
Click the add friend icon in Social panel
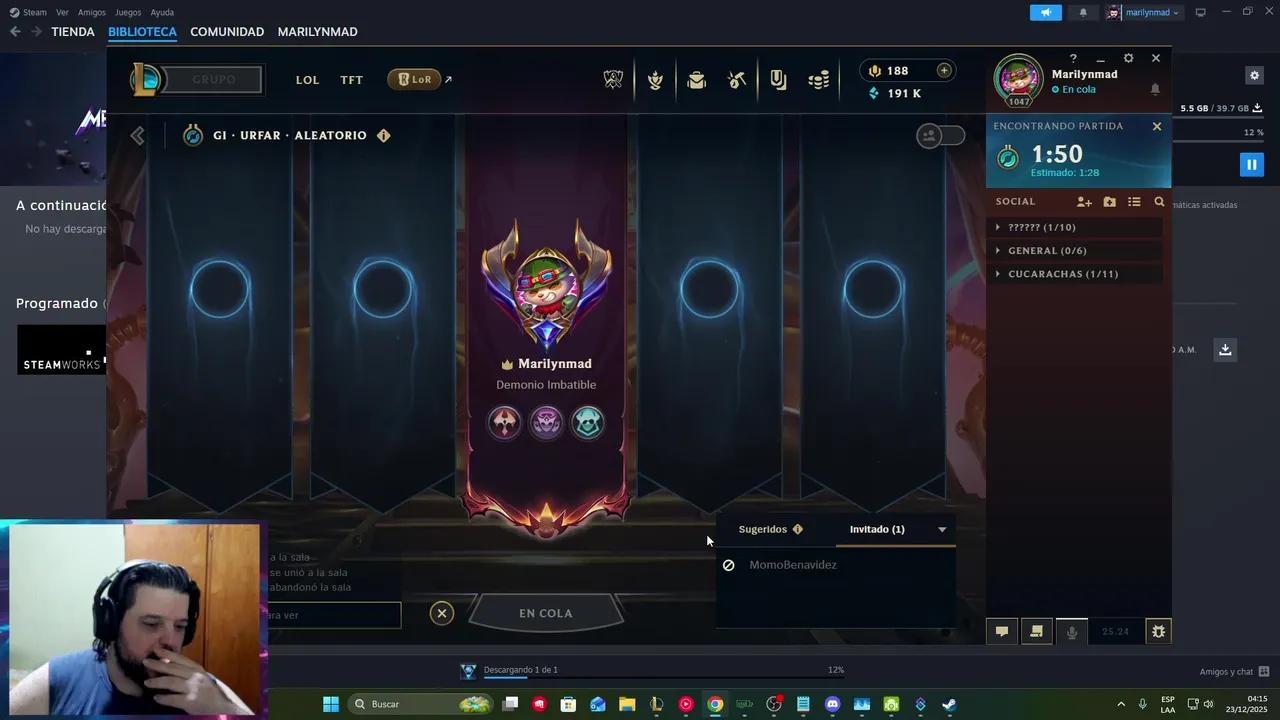point(1084,201)
